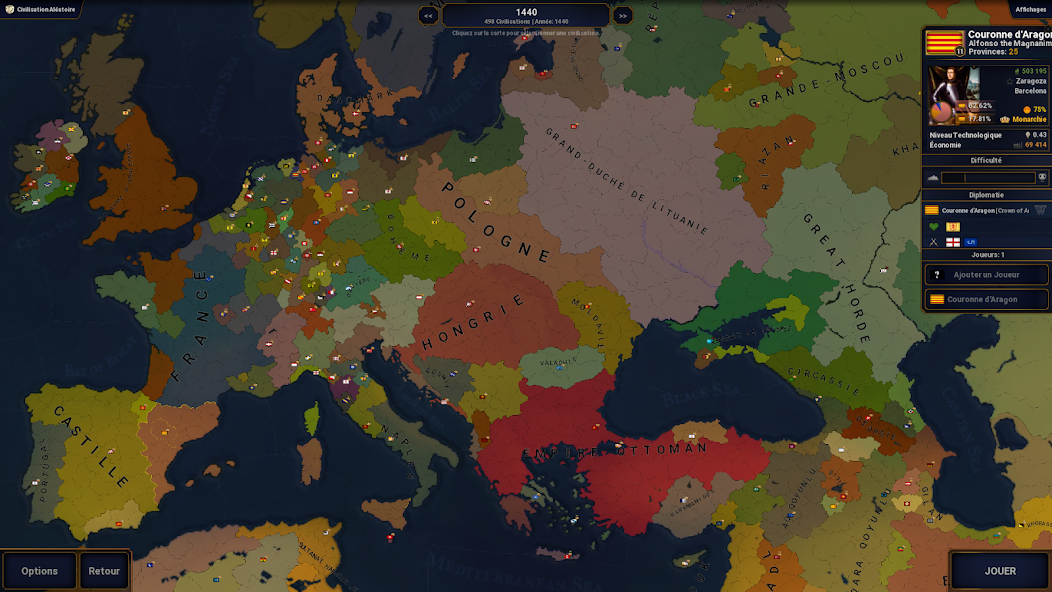The height and width of the screenshot is (592, 1052).
Task: Go back with the Retour button
Action: (x=104, y=571)
